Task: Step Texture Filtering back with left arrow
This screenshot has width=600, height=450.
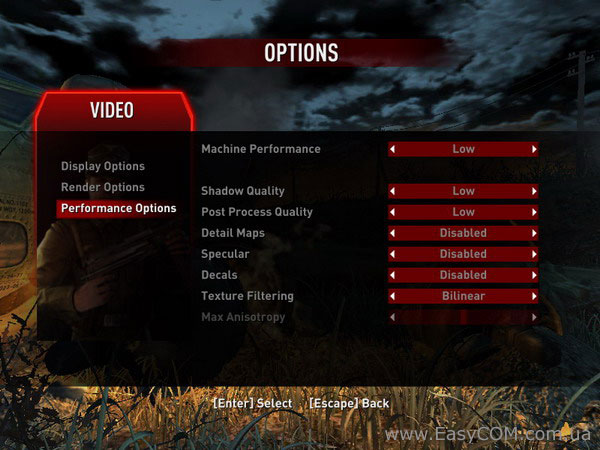Action: tap(393, 296)
